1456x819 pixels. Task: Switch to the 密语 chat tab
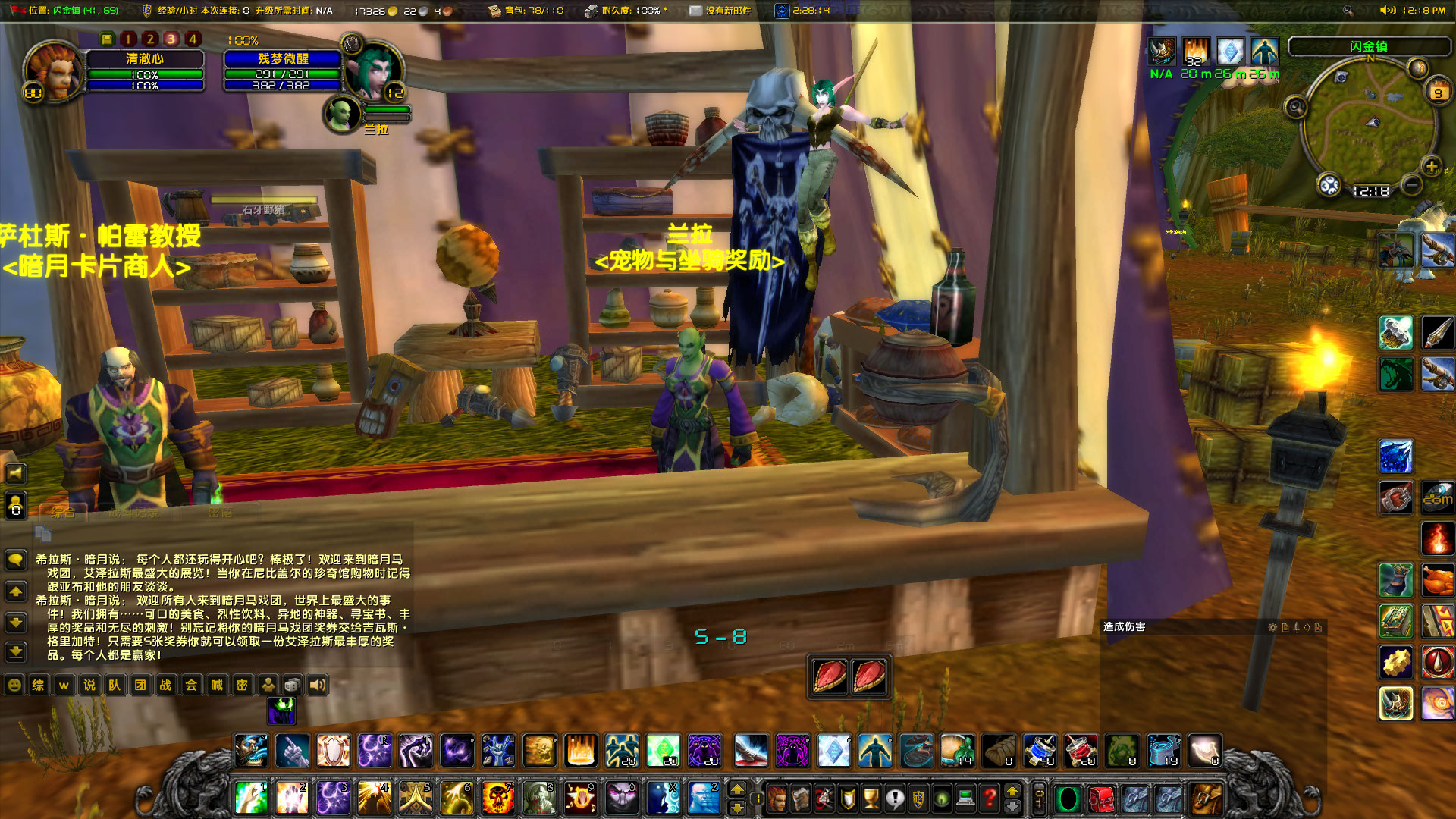[x=221, y=513]
